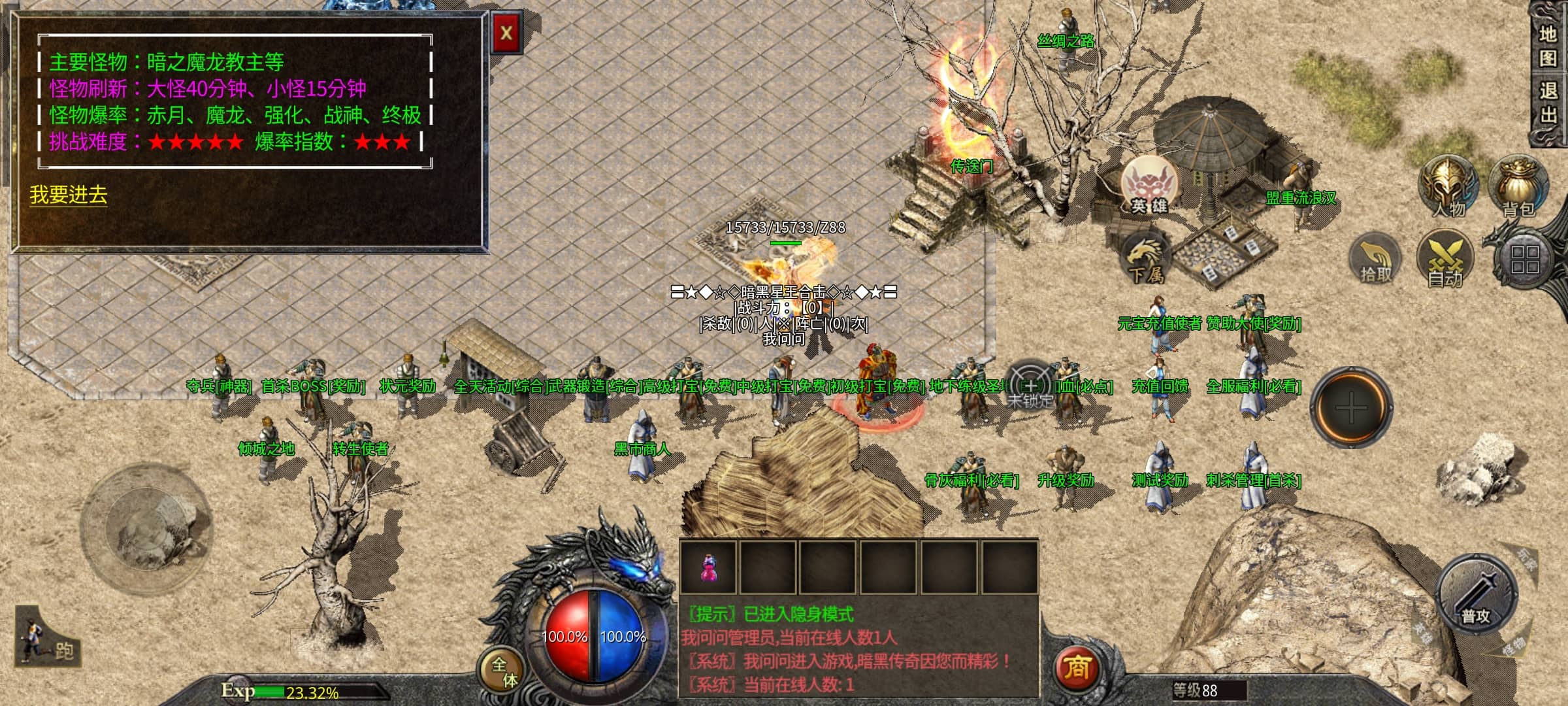Close the monster info dialog
This screenshot has width=1568, height=706.
click(x=506, y=33)
